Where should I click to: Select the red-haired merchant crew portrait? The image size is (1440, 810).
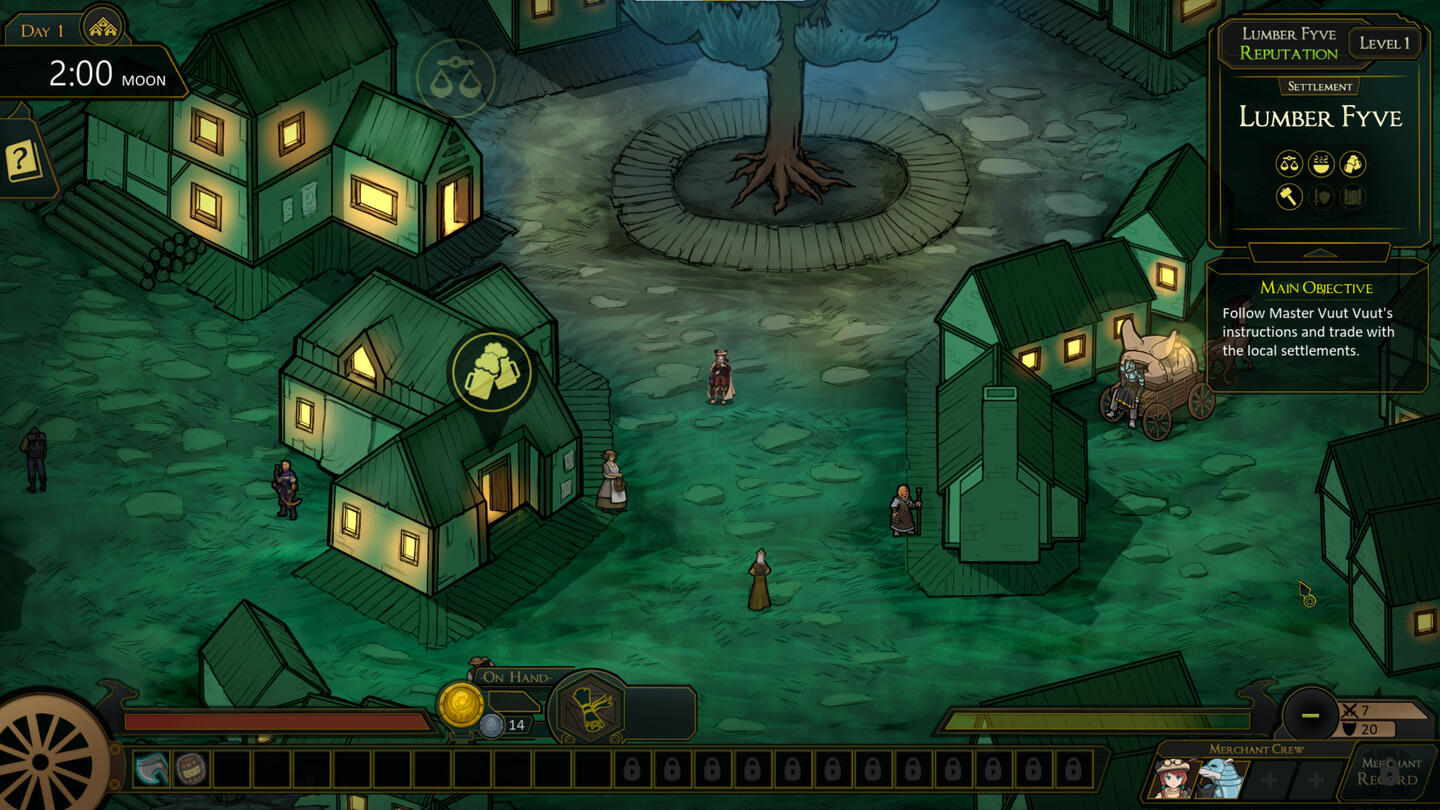tap(1174, 777)
